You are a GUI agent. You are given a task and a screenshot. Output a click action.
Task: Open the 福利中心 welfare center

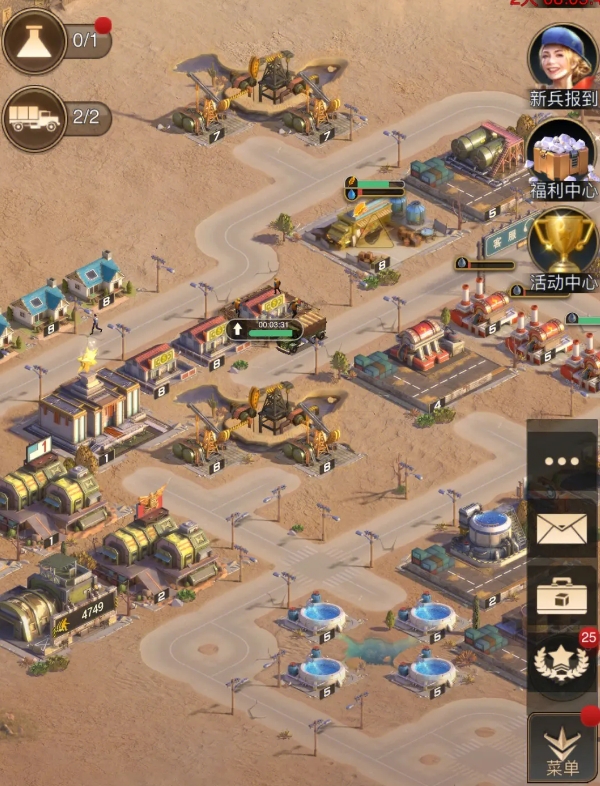pos(562,152)
